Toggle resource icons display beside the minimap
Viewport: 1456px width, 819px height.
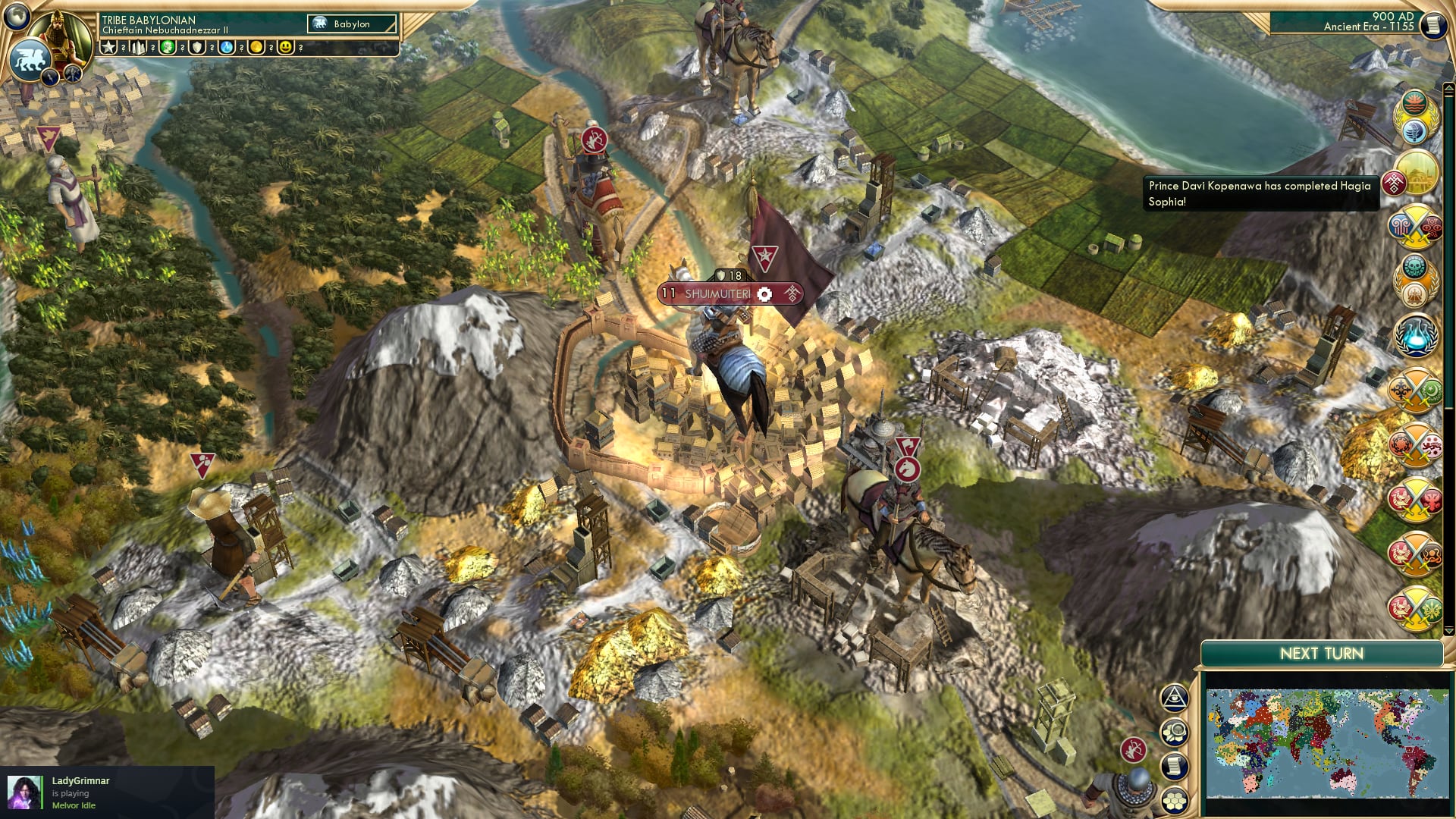pyautogui.click(x=1175, y=733)
